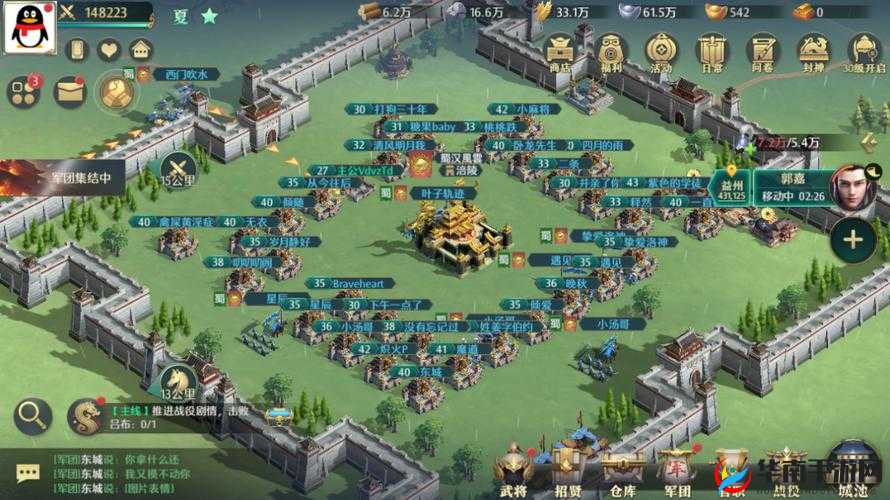
Task: Tap the handshake alliance icon
Action: (117, 93)
